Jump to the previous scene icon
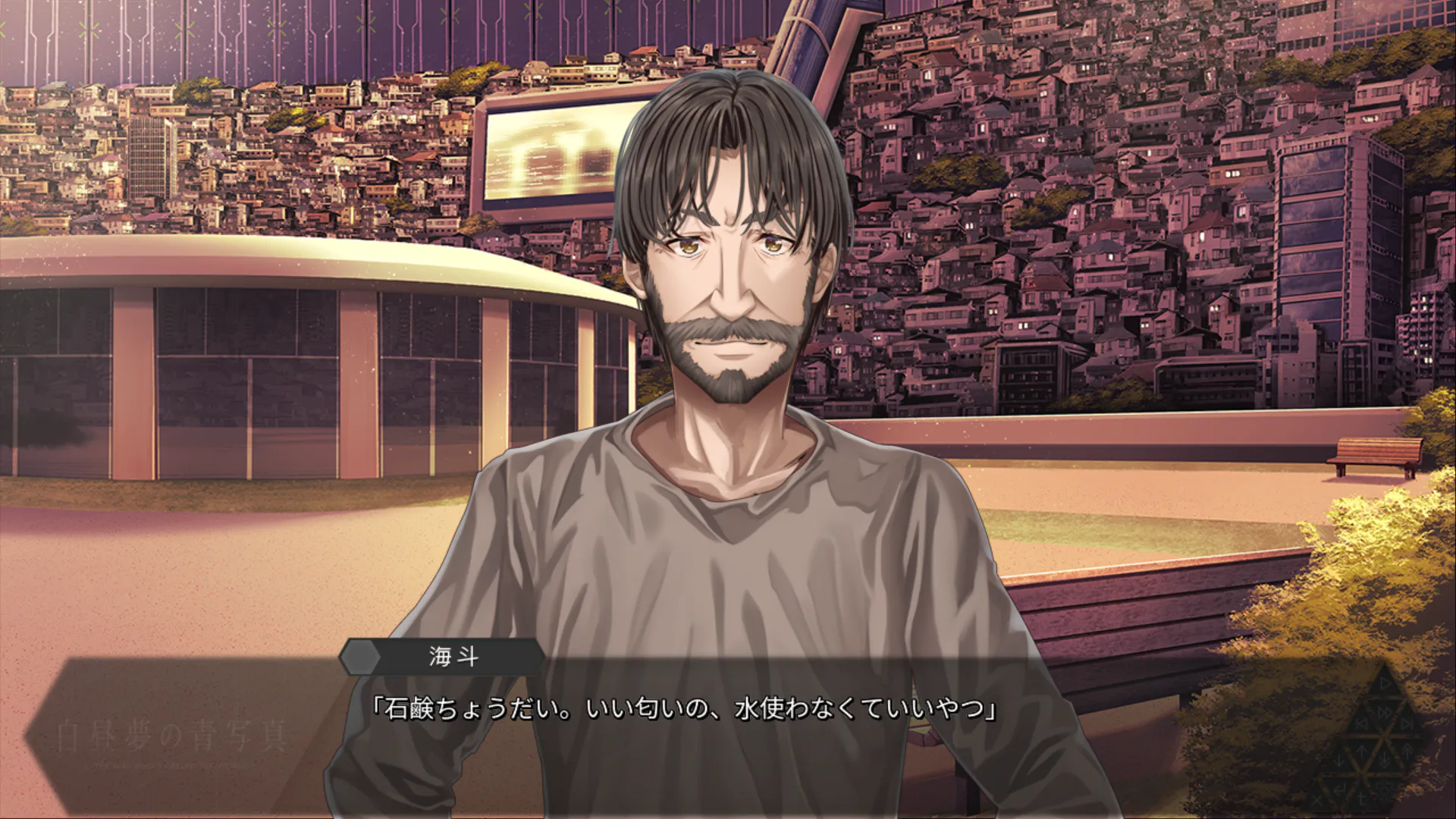This screenshot has width=1456, height=819. 1362,724
